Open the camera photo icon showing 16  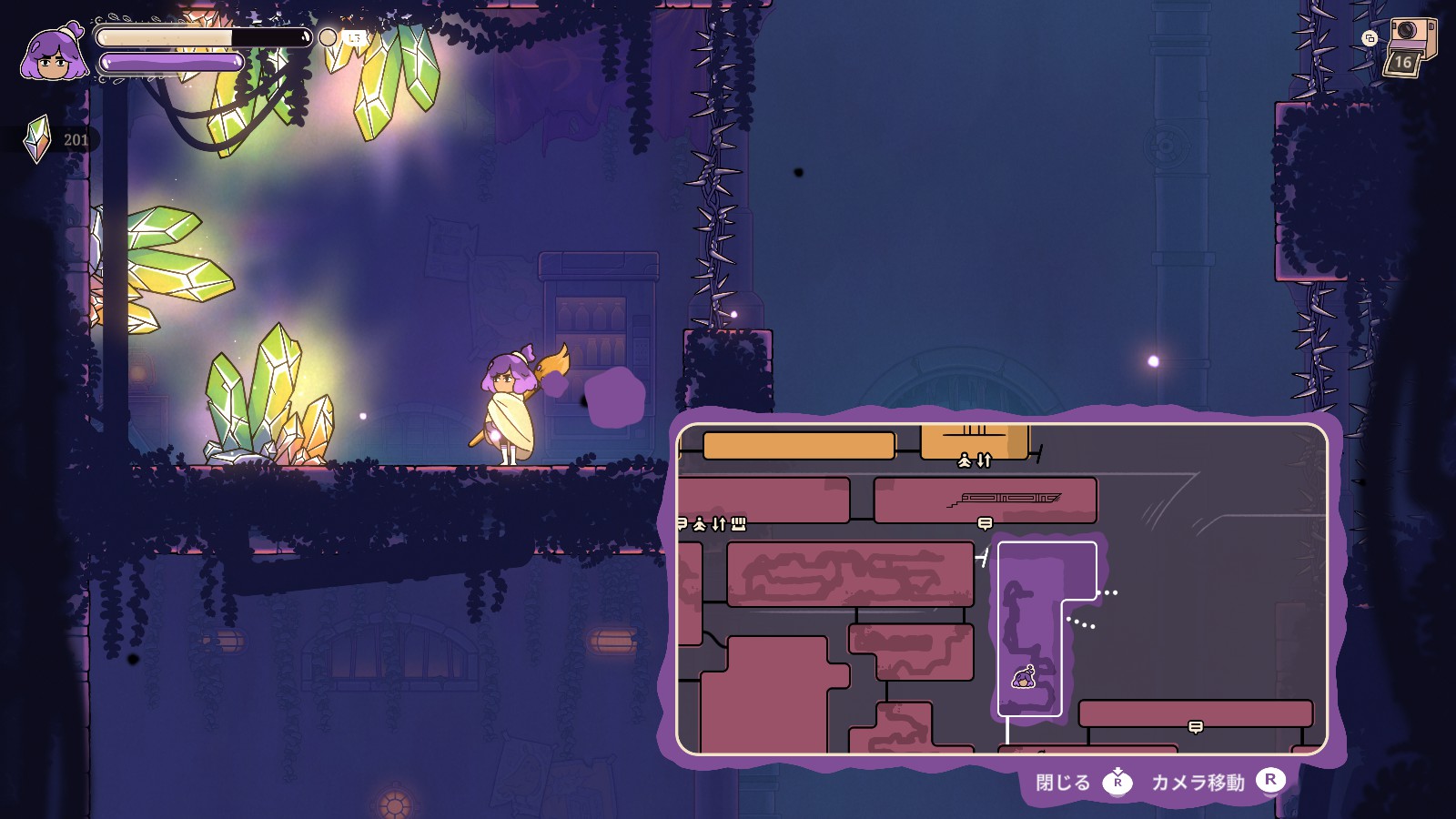1407,47
